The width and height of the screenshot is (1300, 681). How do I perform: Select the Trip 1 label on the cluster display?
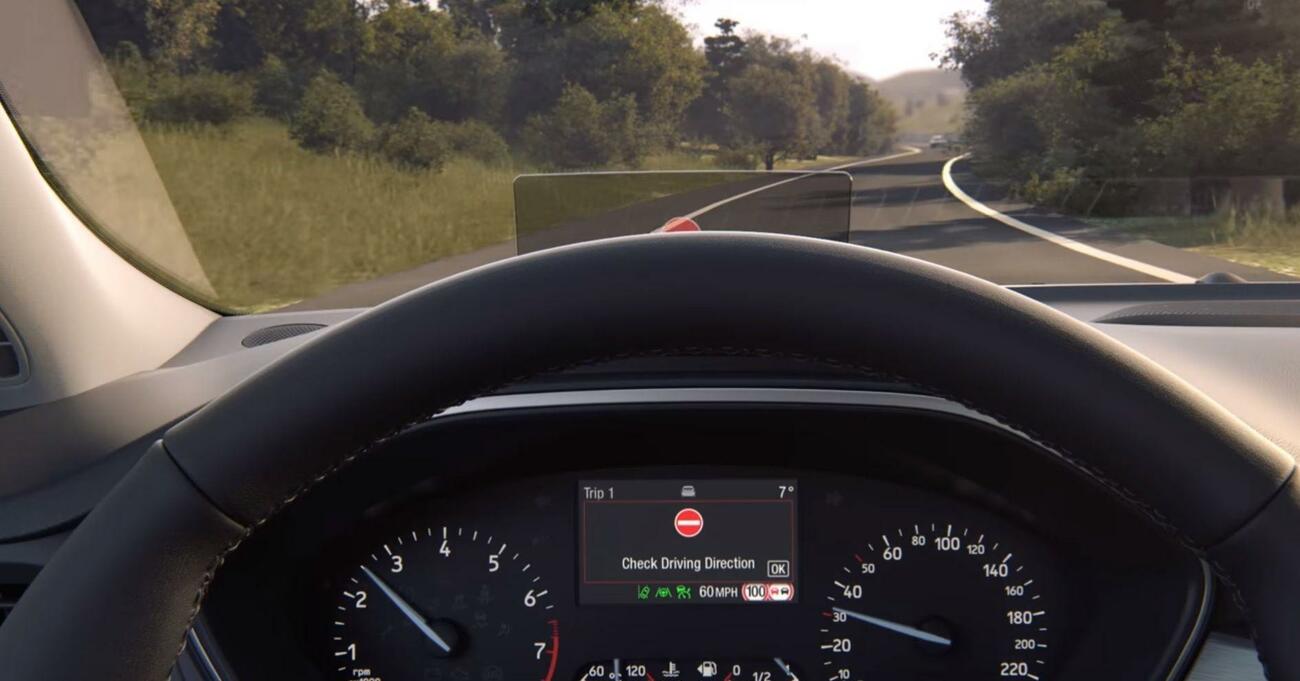[x=599, y=492]
